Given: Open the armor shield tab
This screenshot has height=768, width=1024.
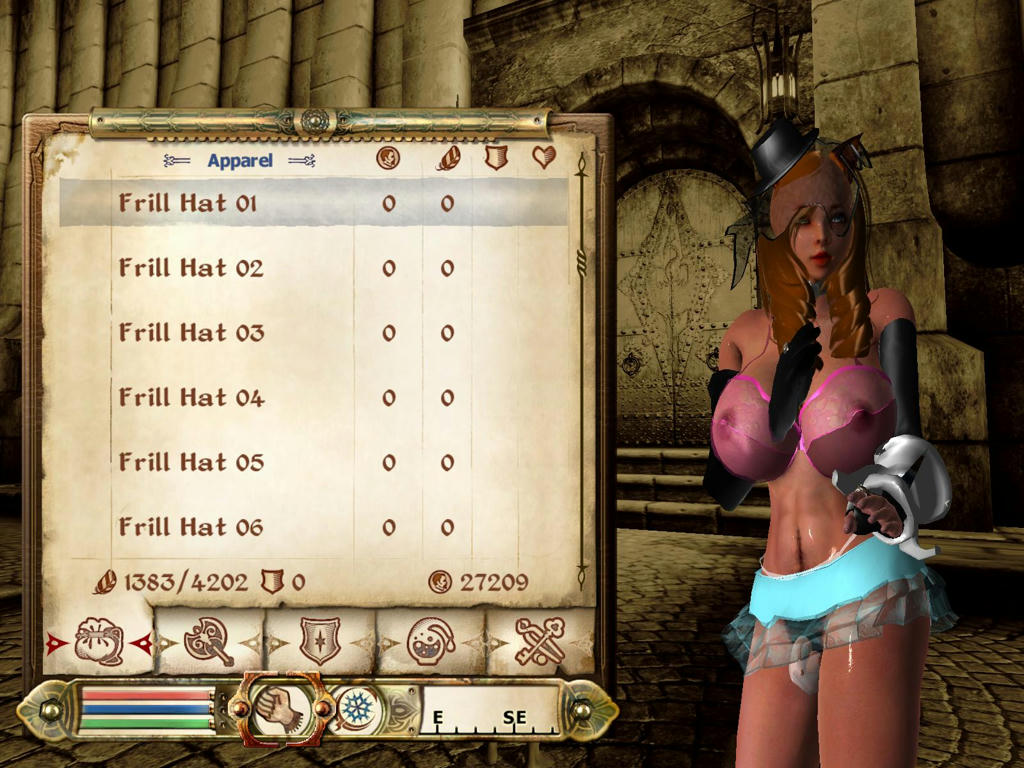Looking at the screenshot, I should (x=320, y=641).
